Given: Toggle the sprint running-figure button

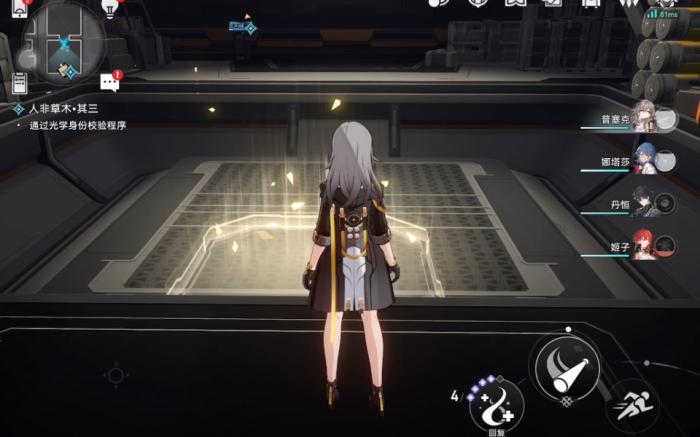Looking at the screenshot, I should point(631,405).
